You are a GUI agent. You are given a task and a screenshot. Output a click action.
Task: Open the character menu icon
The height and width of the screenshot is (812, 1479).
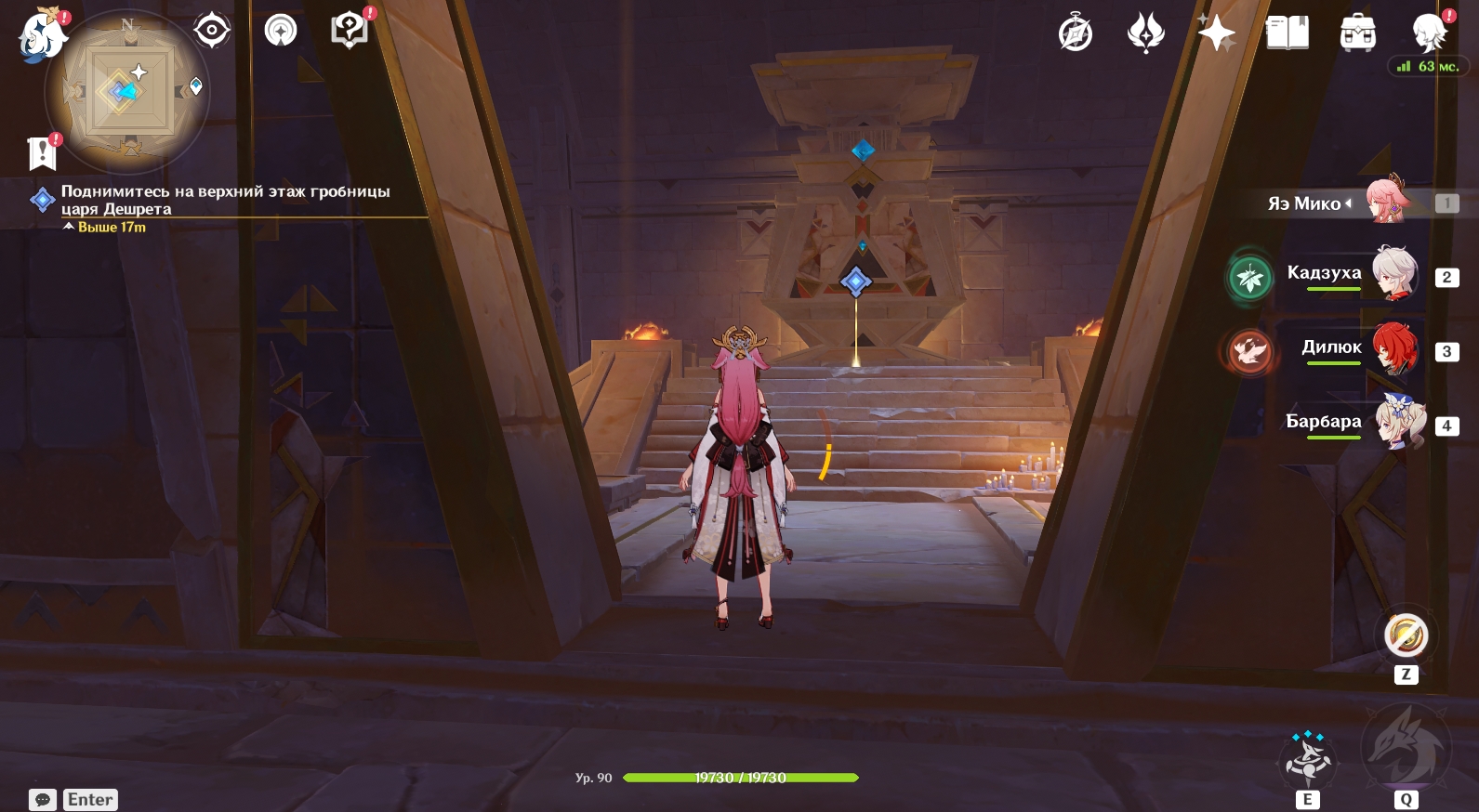pyautogui.click(x=1428, y=34)
